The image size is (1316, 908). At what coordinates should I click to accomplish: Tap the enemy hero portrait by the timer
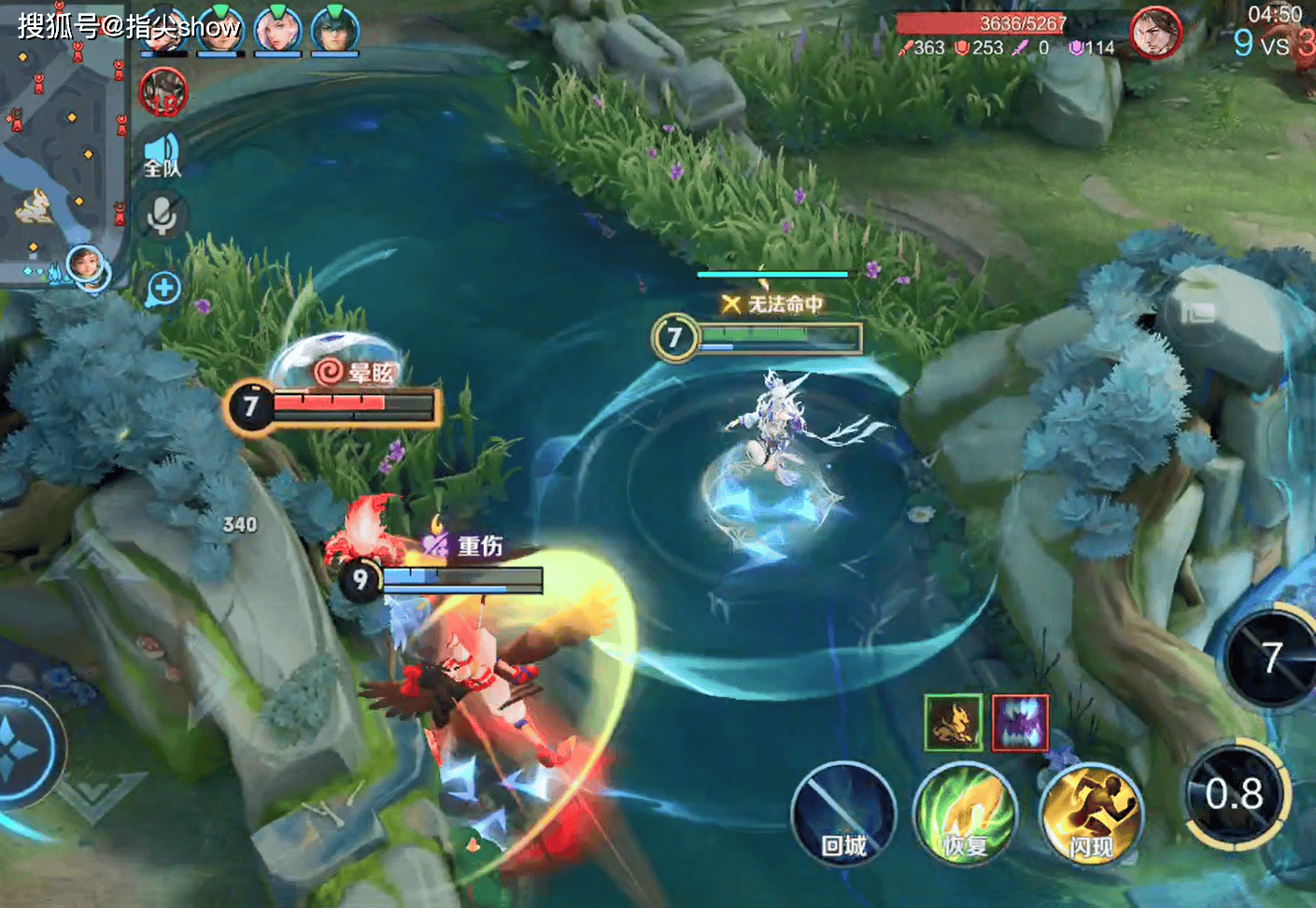tap(1155, 33)
